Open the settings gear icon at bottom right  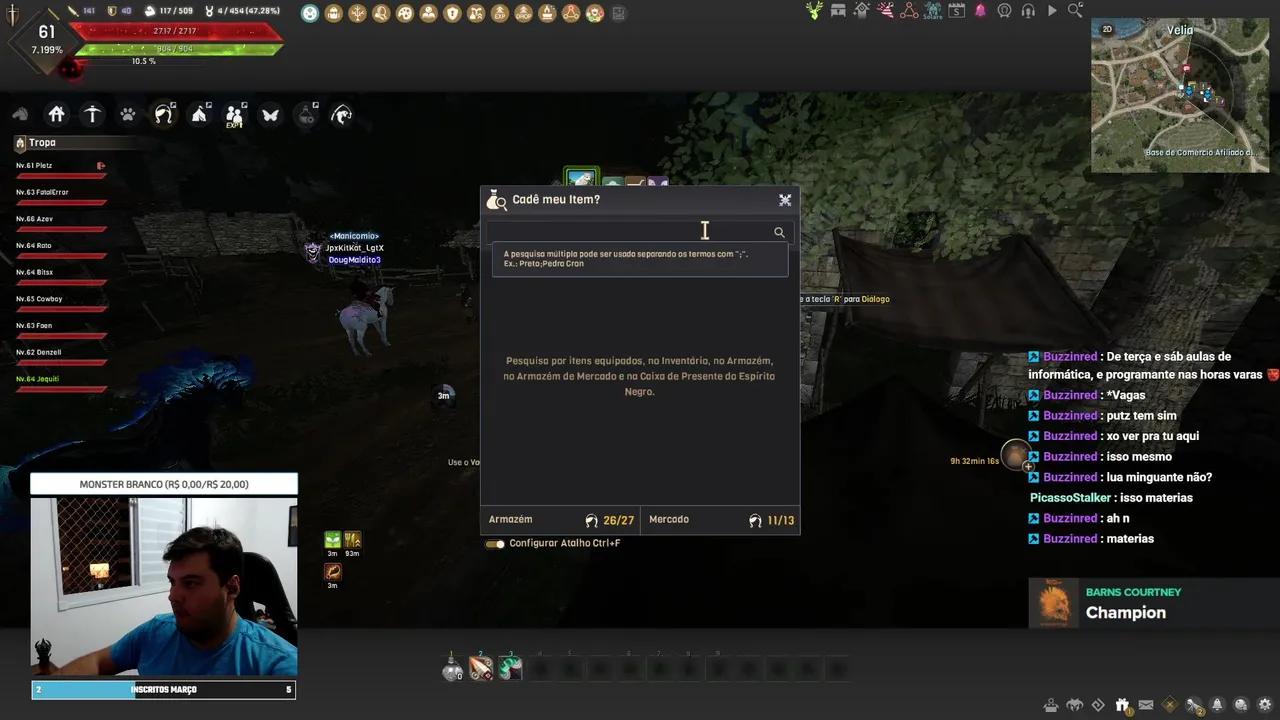(1263, 704)
